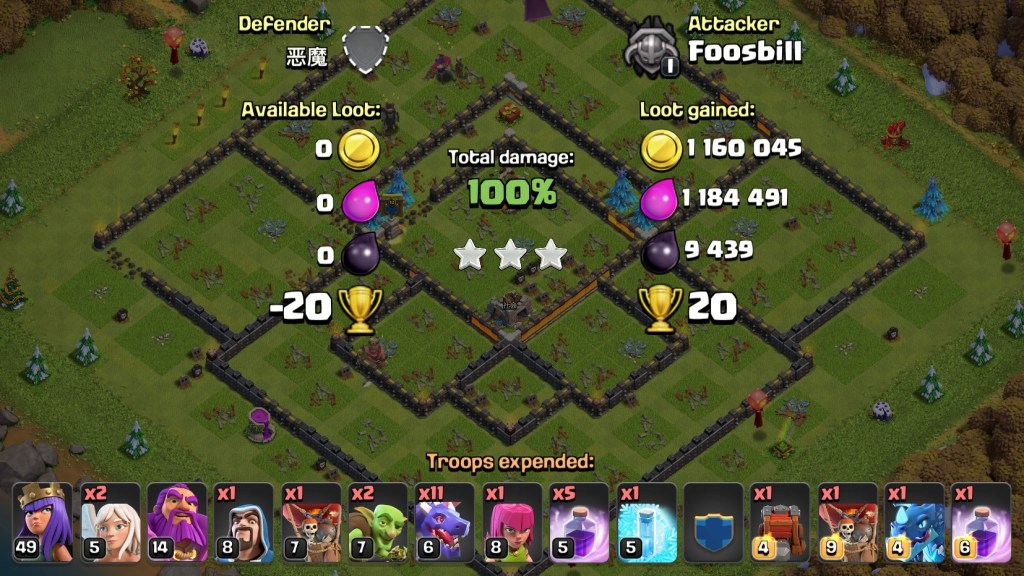Screen dimensions: 1024x576
Task: Select the Freeze spell card
Action: [x=646, y=522]
